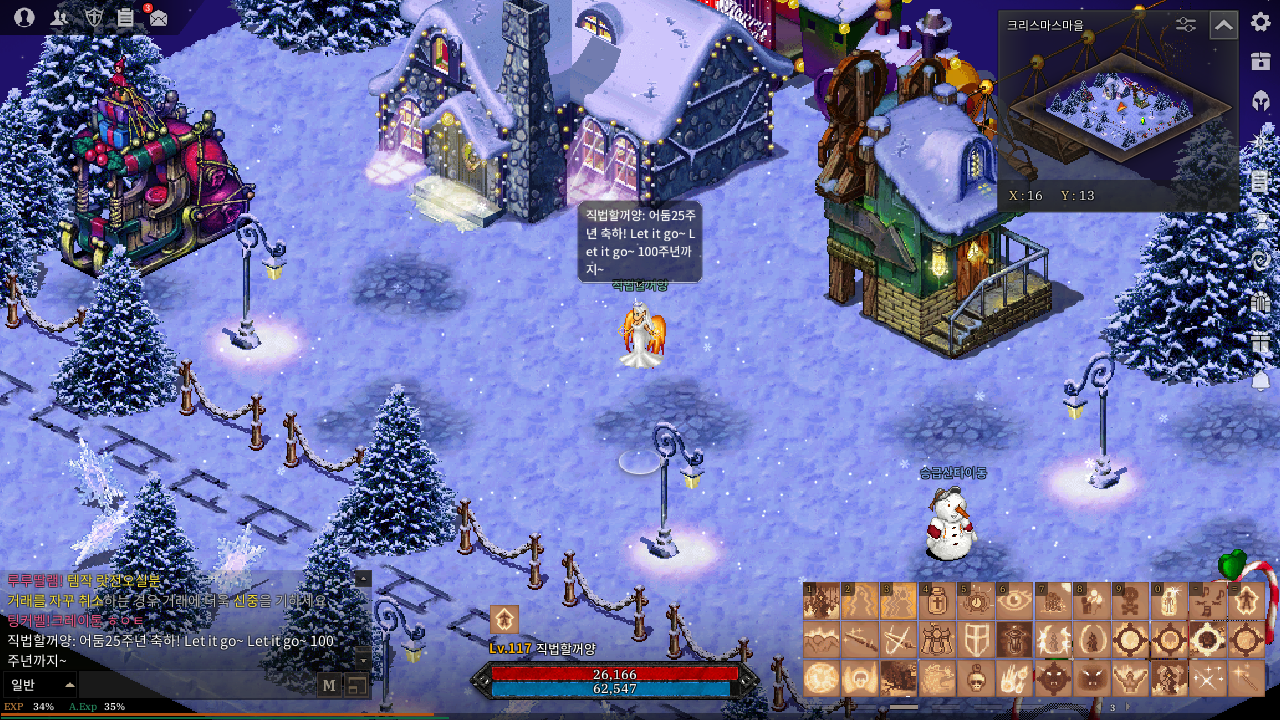Open the mail envelope with notification badge
Image resolution: width=1280 pixels, height=720 pixels.
pyautogui.click(x=158, y=18)
